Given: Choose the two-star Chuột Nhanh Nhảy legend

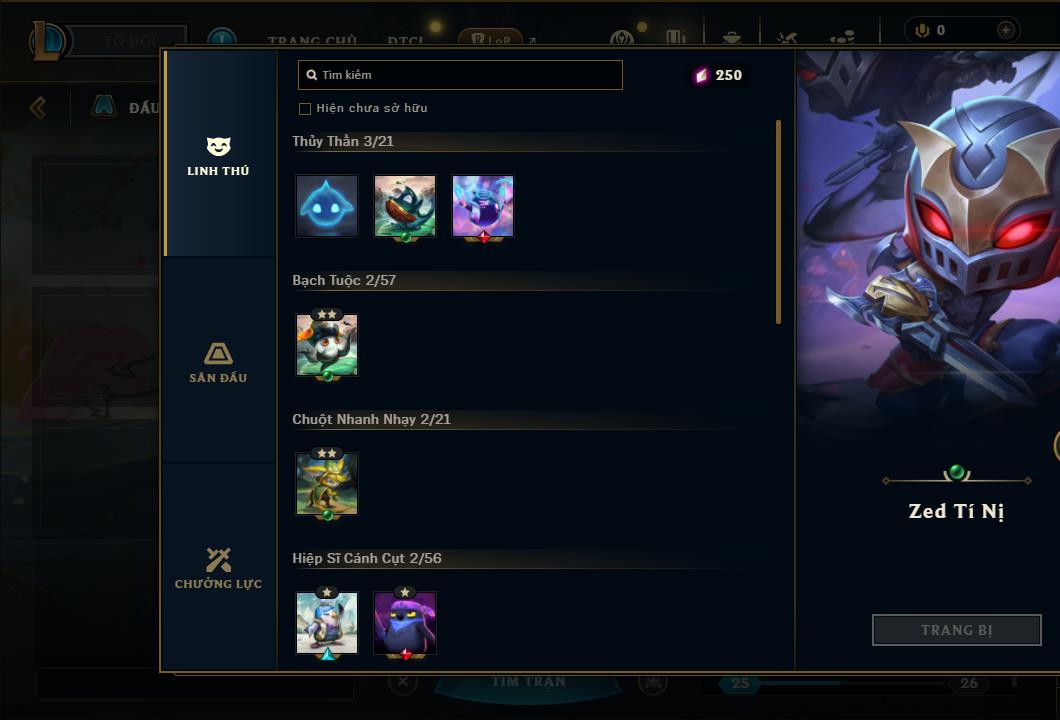Looking at the screenshot, I should click(327, 484).
